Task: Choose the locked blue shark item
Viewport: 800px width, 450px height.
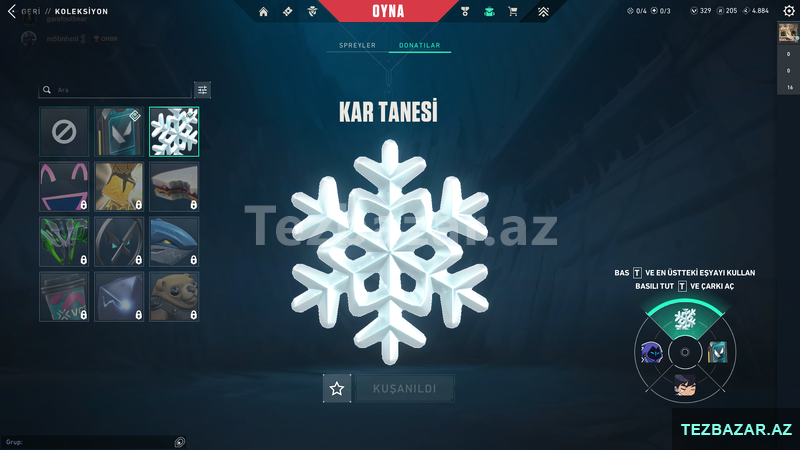Action: 174,242
